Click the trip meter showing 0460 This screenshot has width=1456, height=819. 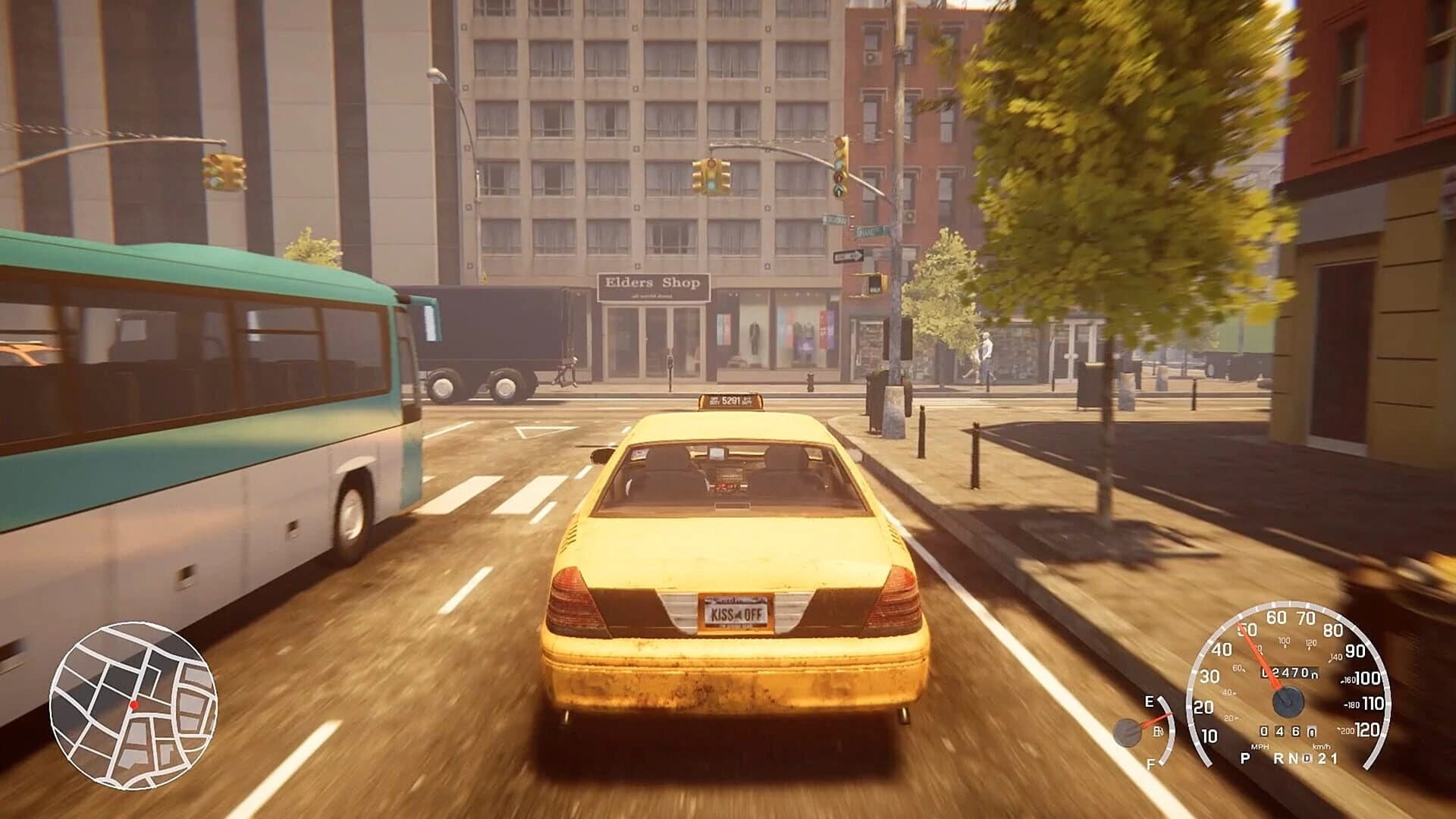tap(1287, 731)
